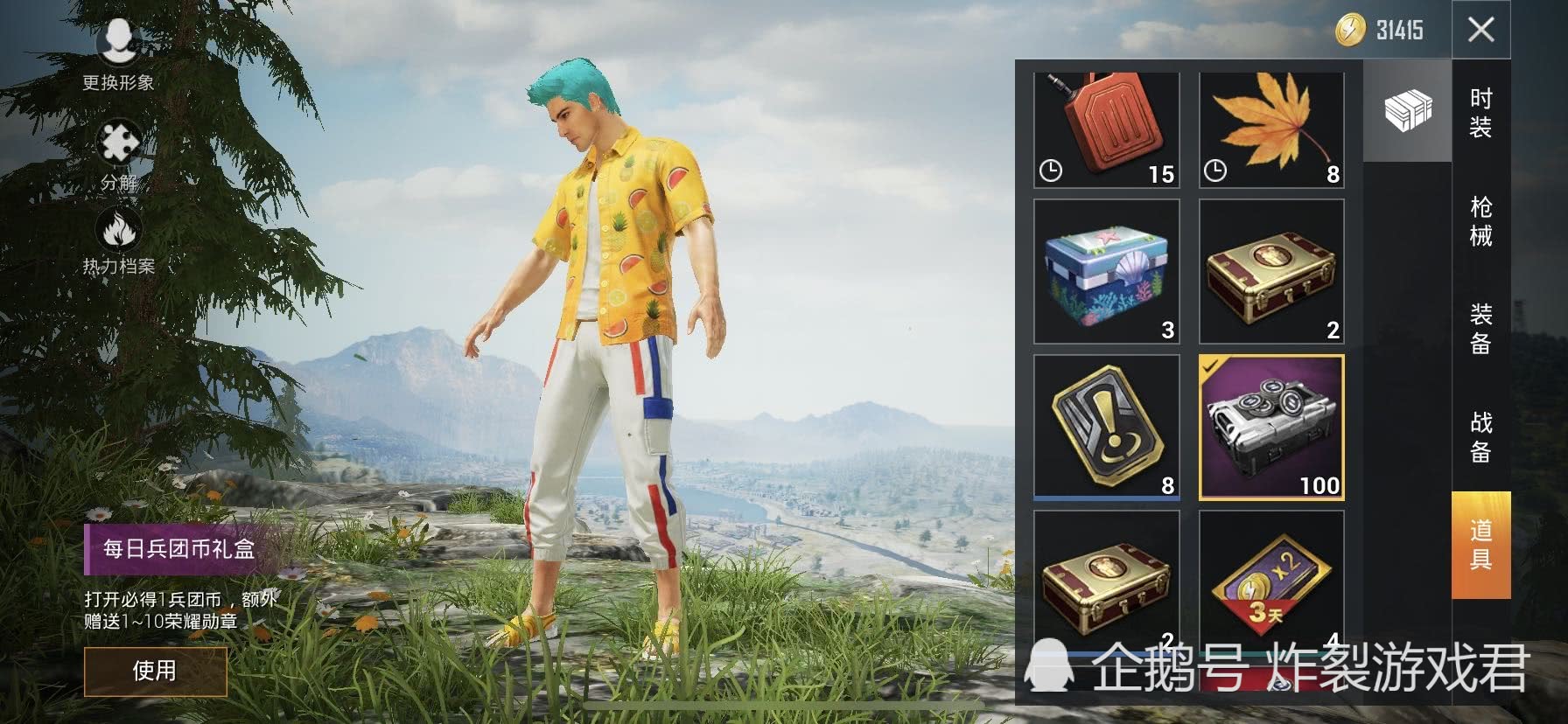Switch to the 枪械 firearms tab
Image resolution: width=1568 pixels, height=724 pixels.
(x=1480, y=221)
